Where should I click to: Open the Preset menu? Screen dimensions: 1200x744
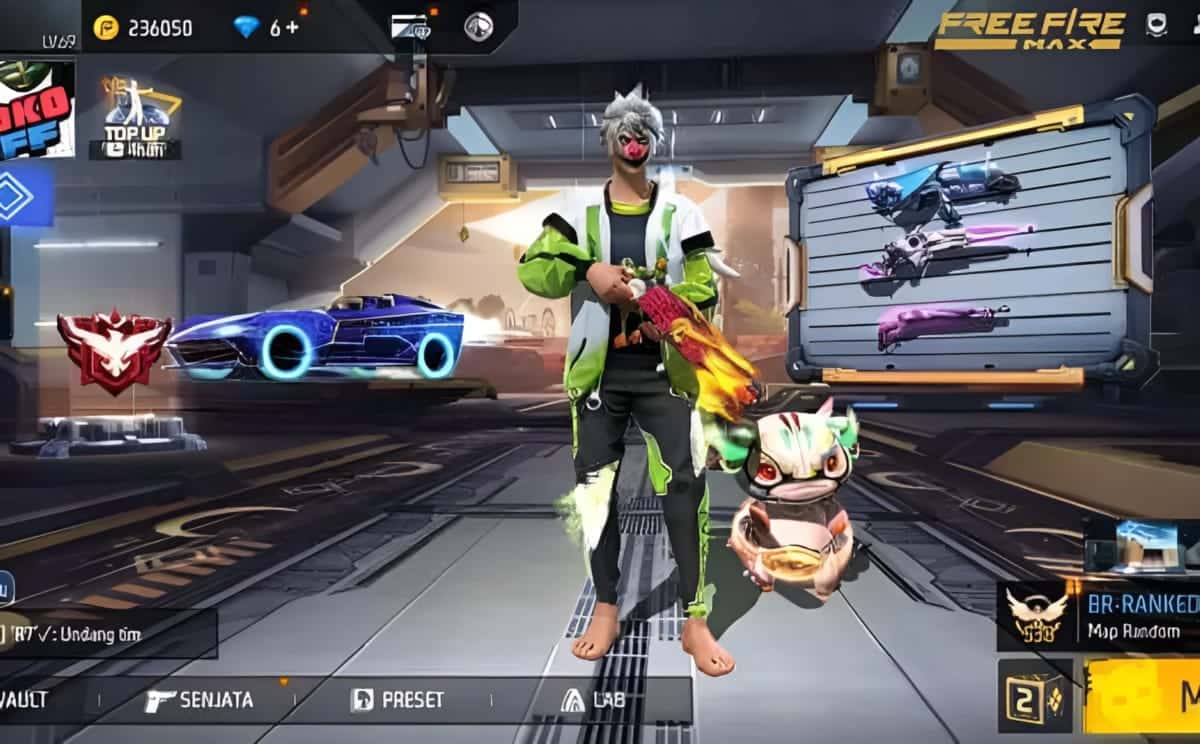point(397,700)
